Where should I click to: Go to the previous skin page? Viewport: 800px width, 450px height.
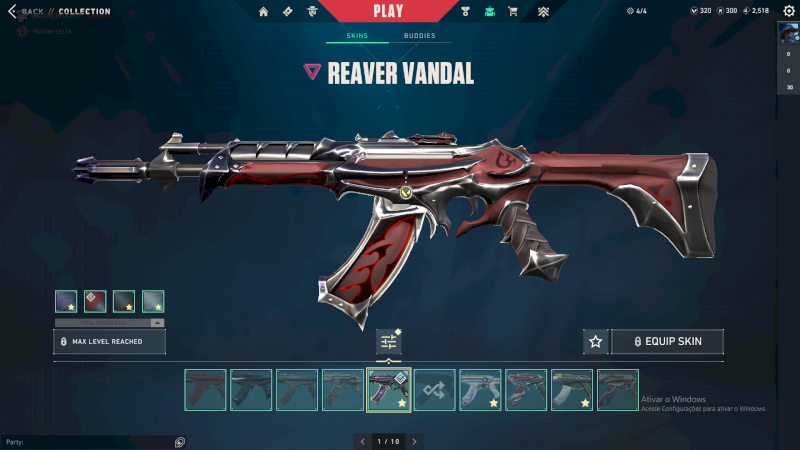363,441
